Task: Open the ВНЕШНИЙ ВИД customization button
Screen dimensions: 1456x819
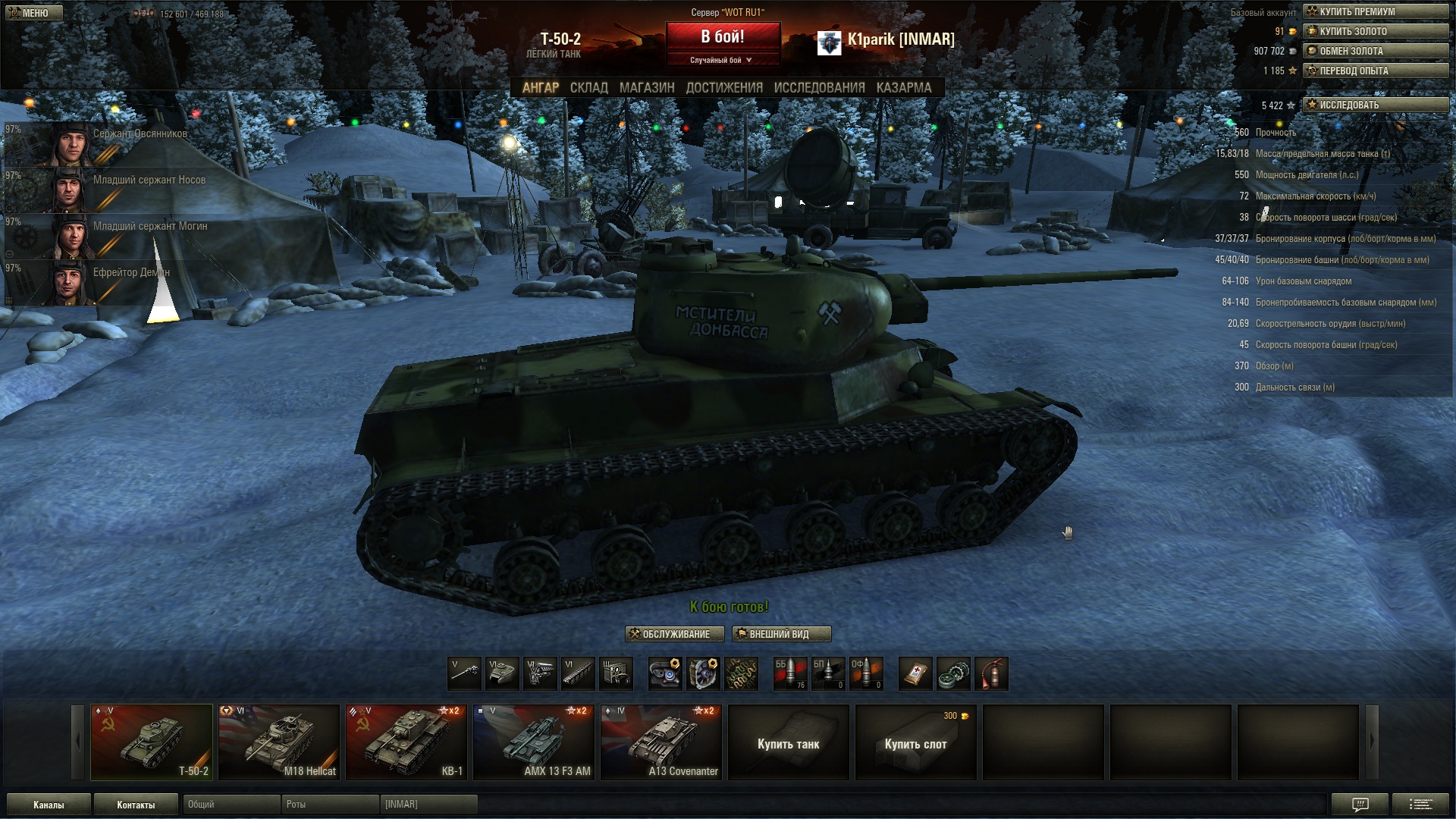Action: (781, 634)
